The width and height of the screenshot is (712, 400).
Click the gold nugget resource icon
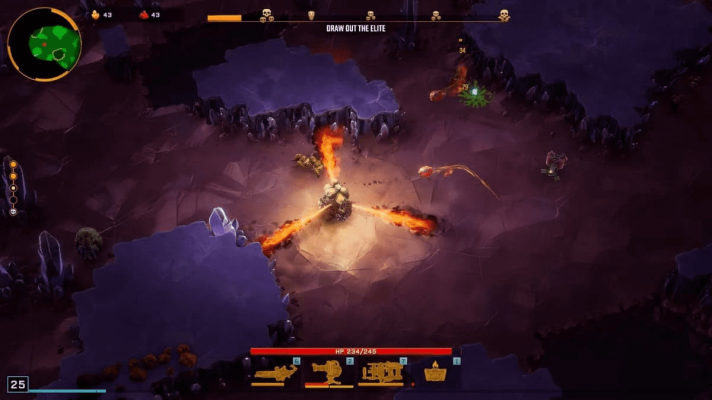point(96,15)
